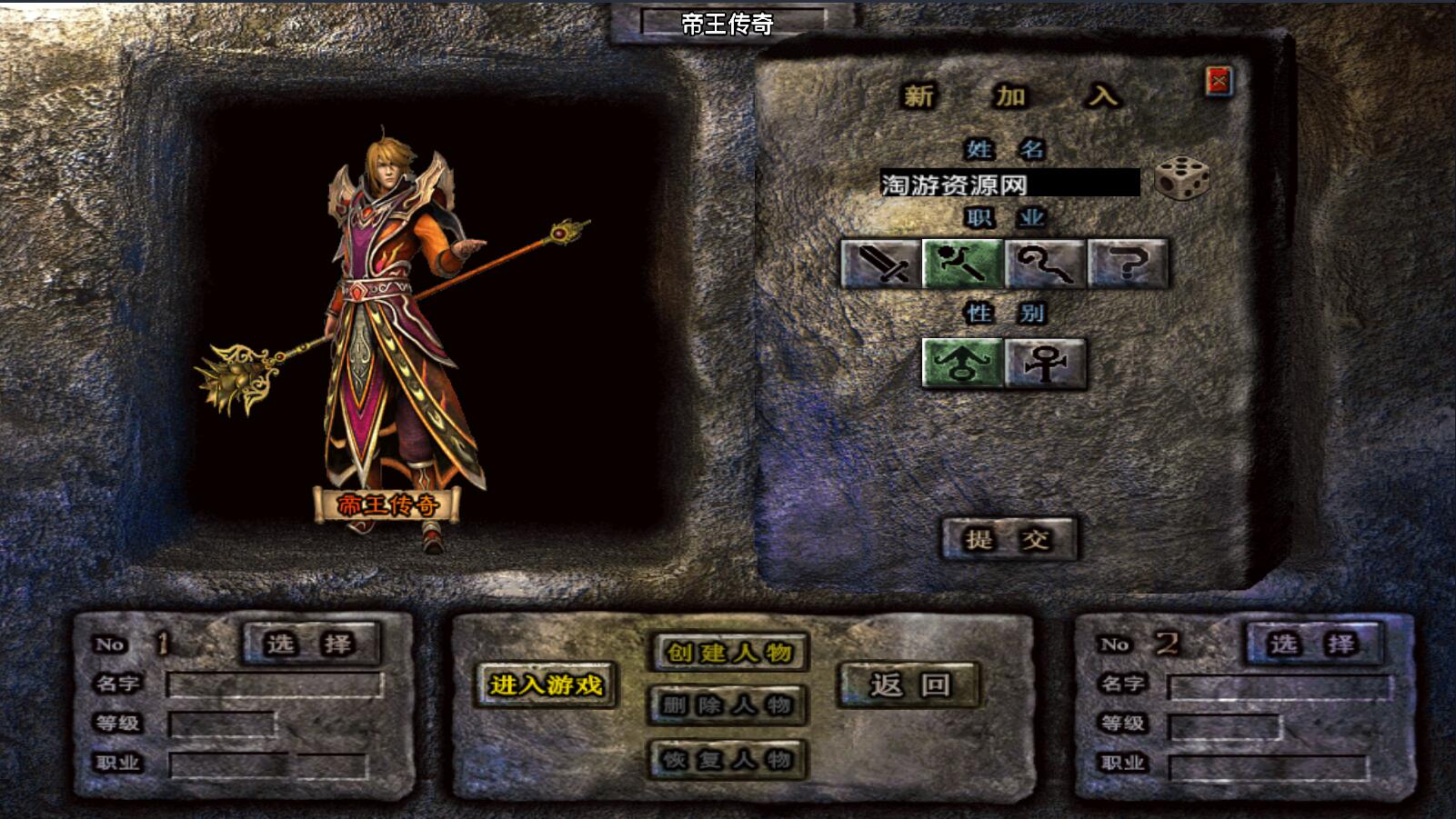This screenshot has height=819, width=1456.
Task: Choose the sword warrior class
Action: click(x=880, y=264)
